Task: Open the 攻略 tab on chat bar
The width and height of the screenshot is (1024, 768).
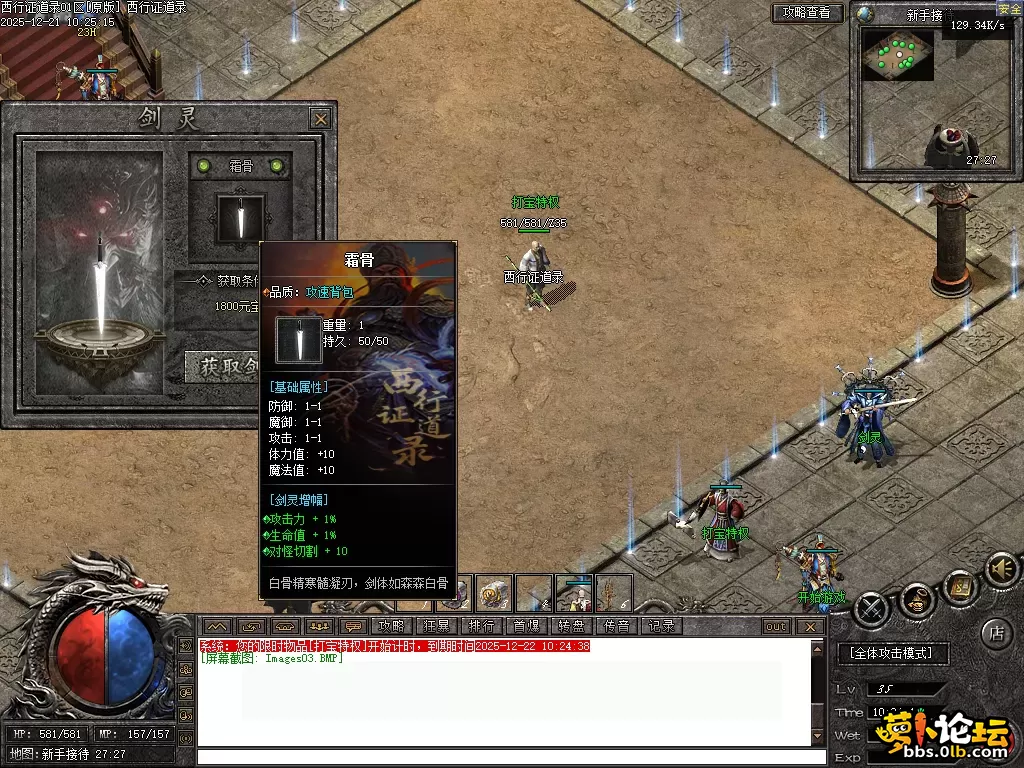Action: (x=391, y=626)
